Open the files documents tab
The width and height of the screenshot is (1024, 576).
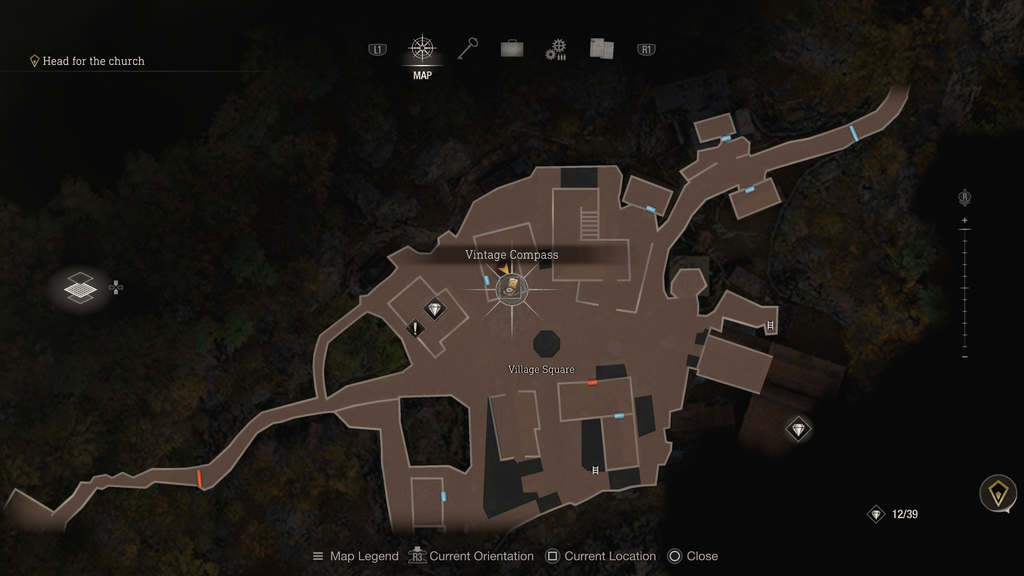coord(601,48)
